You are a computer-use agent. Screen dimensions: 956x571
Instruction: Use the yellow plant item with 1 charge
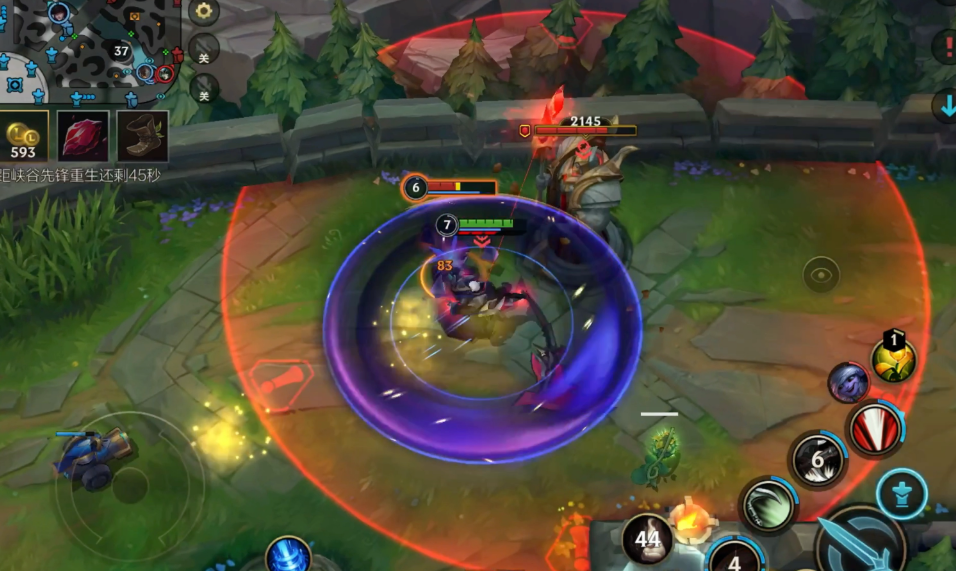pos(893,357)
